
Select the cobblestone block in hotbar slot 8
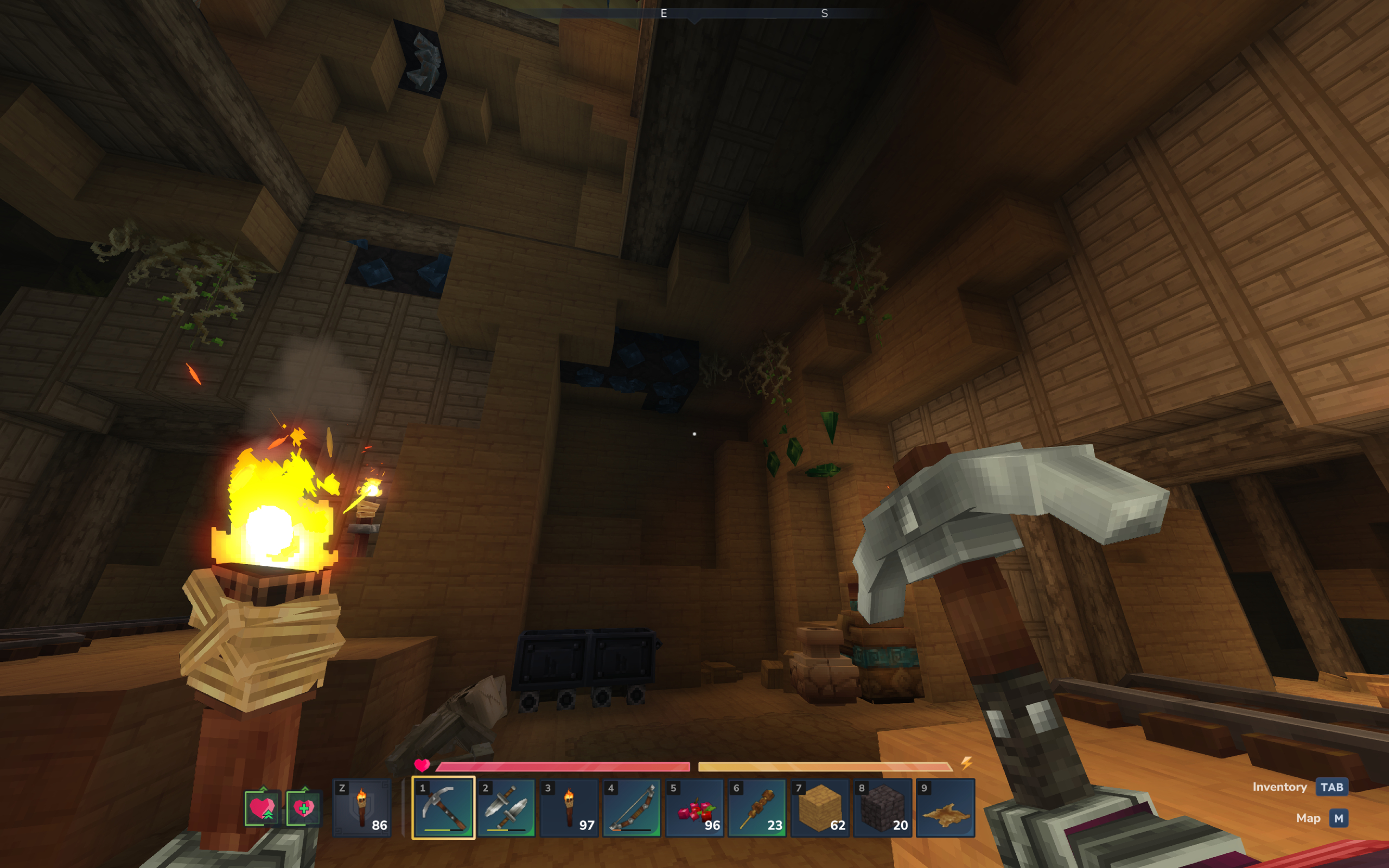point(884,809)
